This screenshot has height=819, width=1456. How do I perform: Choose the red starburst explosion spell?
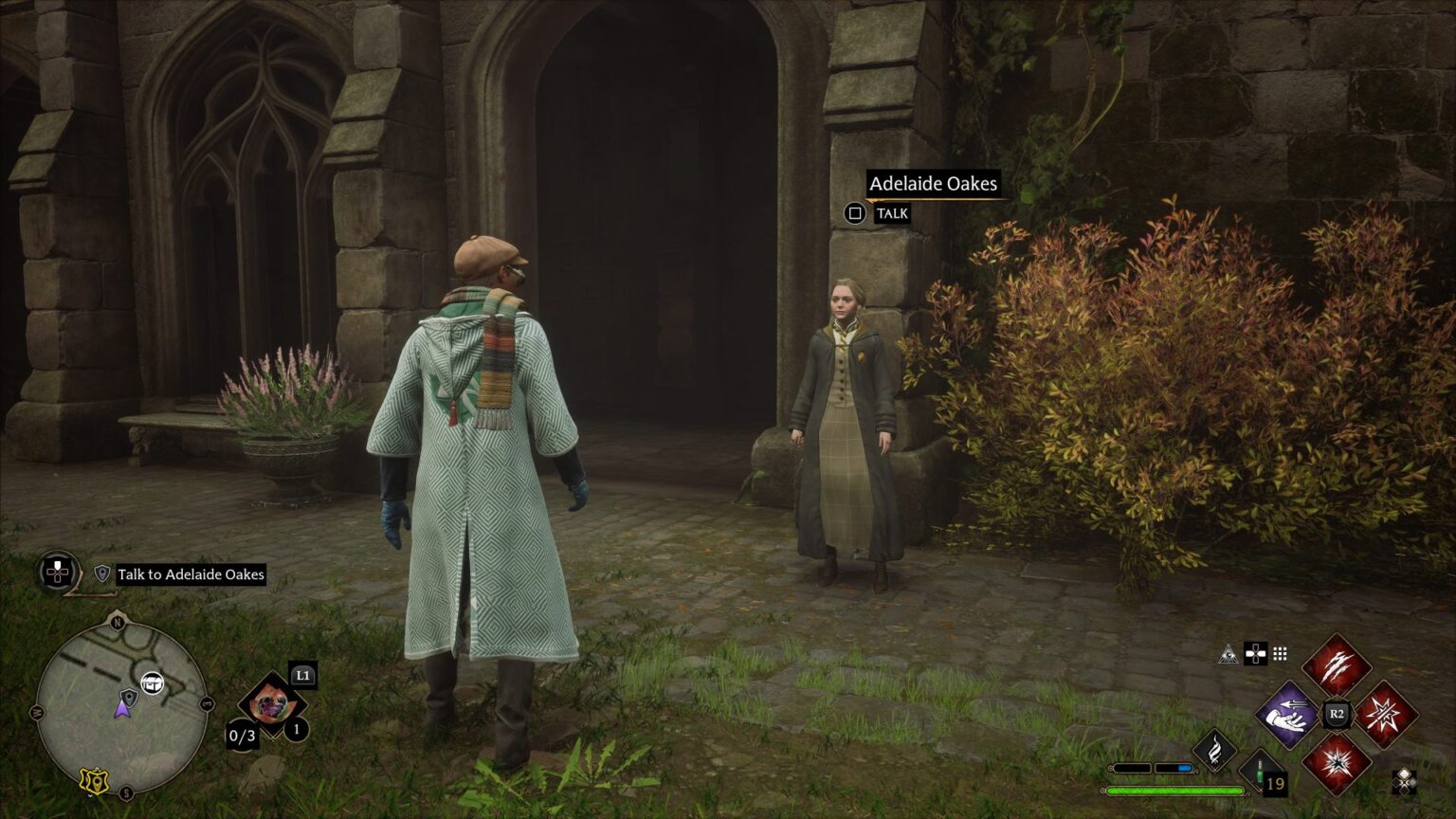click(x=1337, y=763)
